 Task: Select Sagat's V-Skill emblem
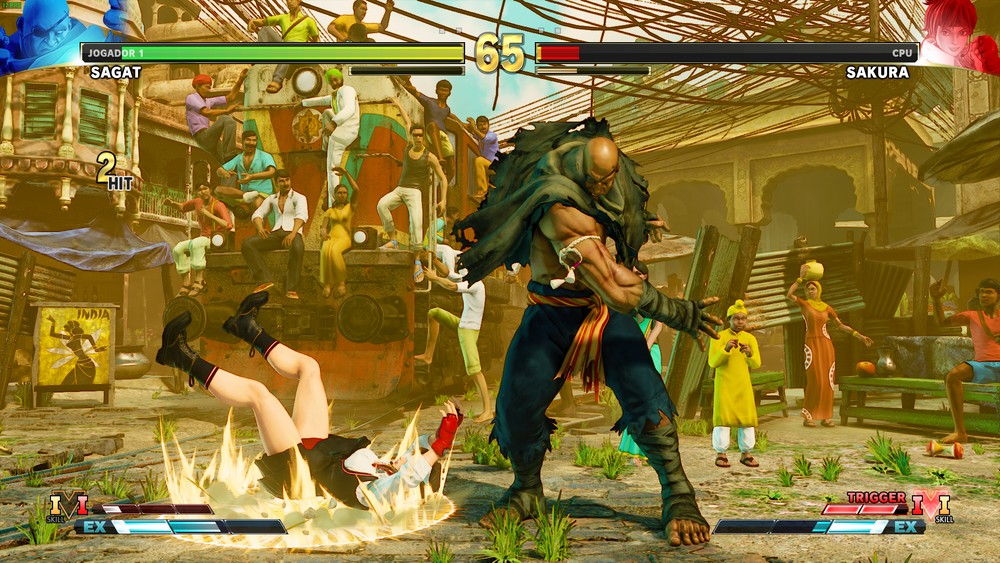[x=68, y=506]
